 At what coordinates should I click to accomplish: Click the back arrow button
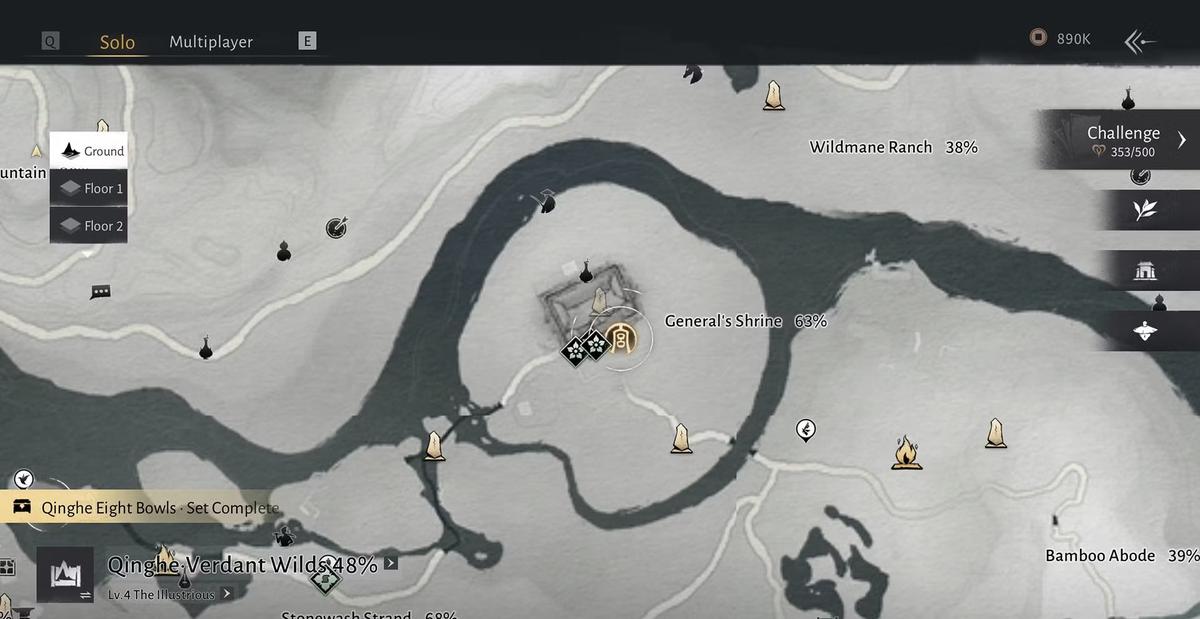point(1140,41)
